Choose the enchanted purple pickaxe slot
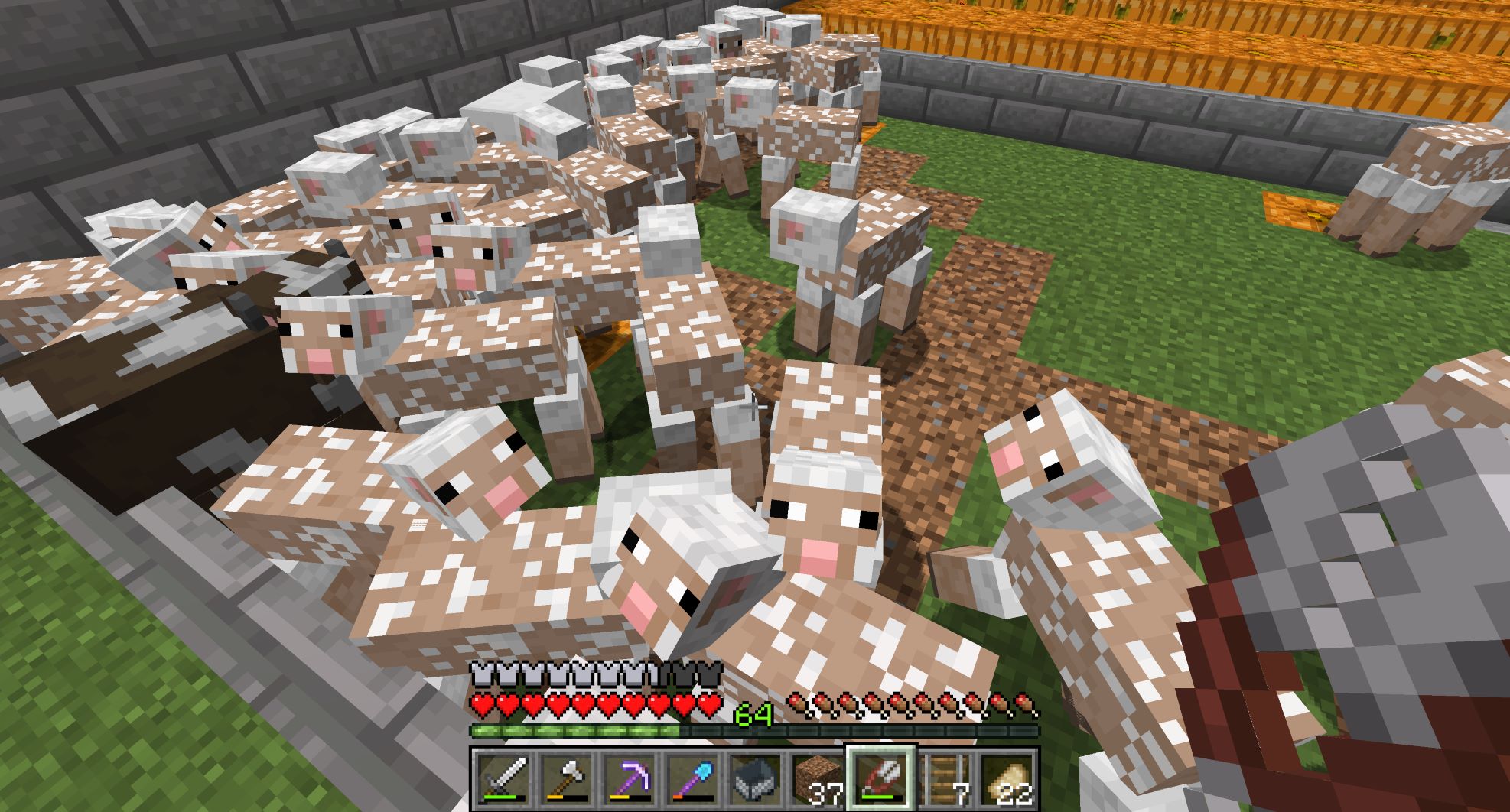Image resolution: width=1510 pixels, height=812 pixels. 627,780
